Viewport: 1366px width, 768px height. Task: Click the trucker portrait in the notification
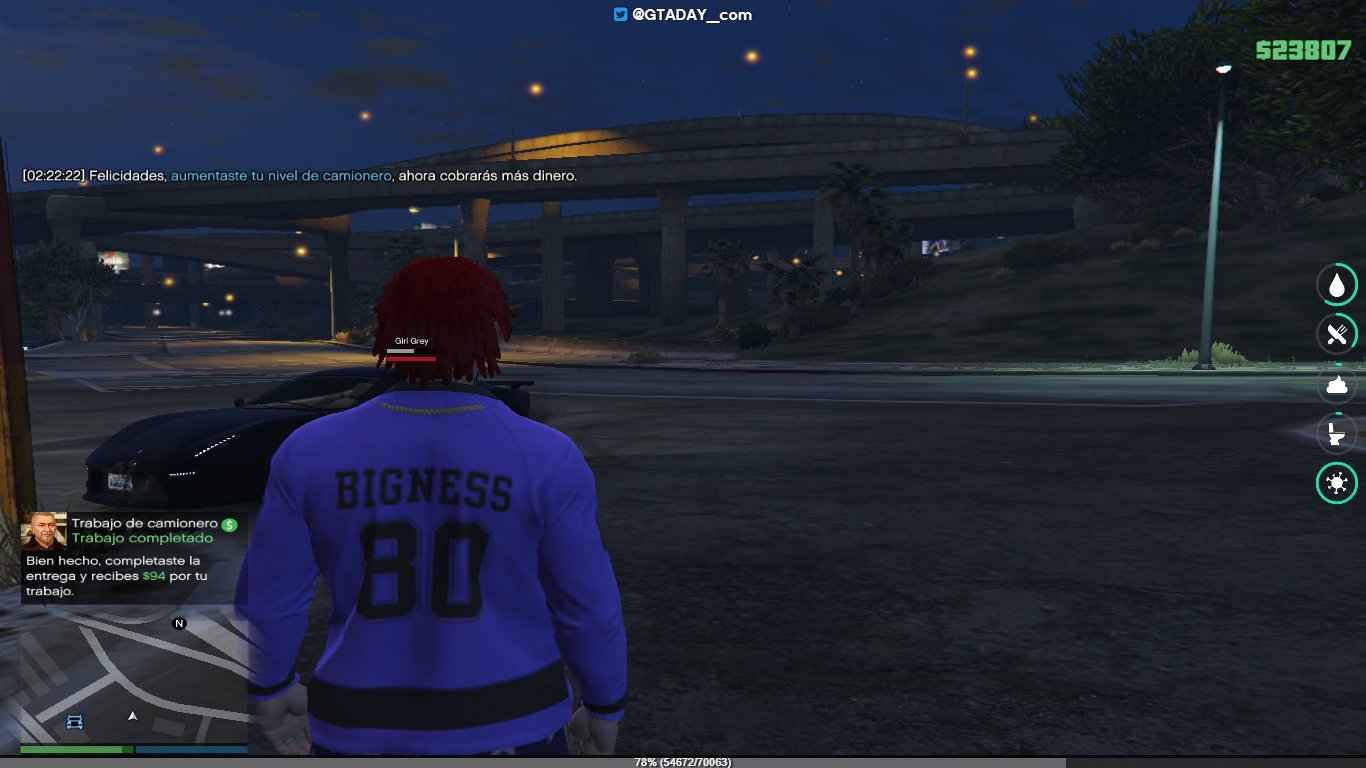45,532
